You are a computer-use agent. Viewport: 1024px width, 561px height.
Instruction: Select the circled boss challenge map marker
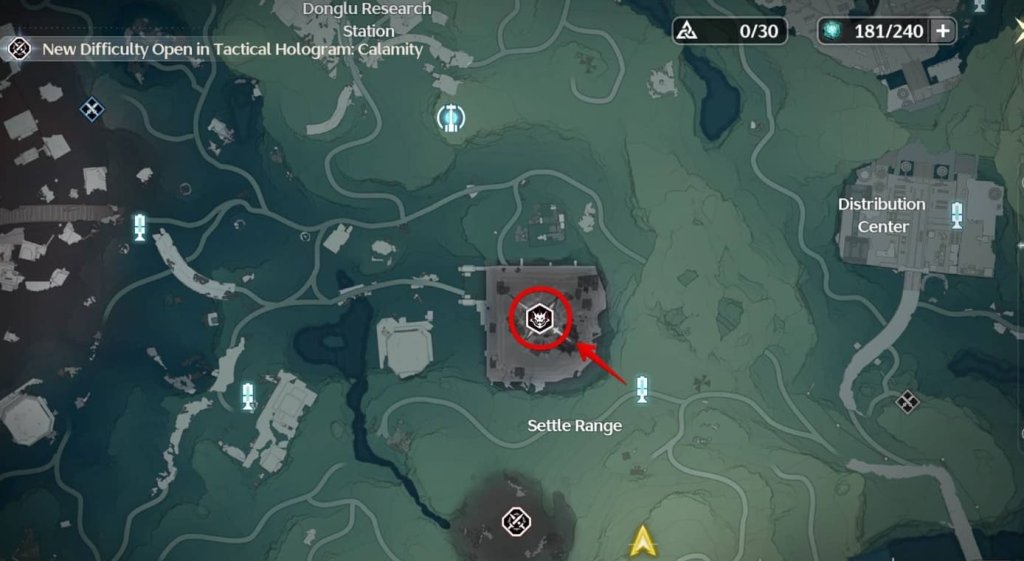point(540,320)
